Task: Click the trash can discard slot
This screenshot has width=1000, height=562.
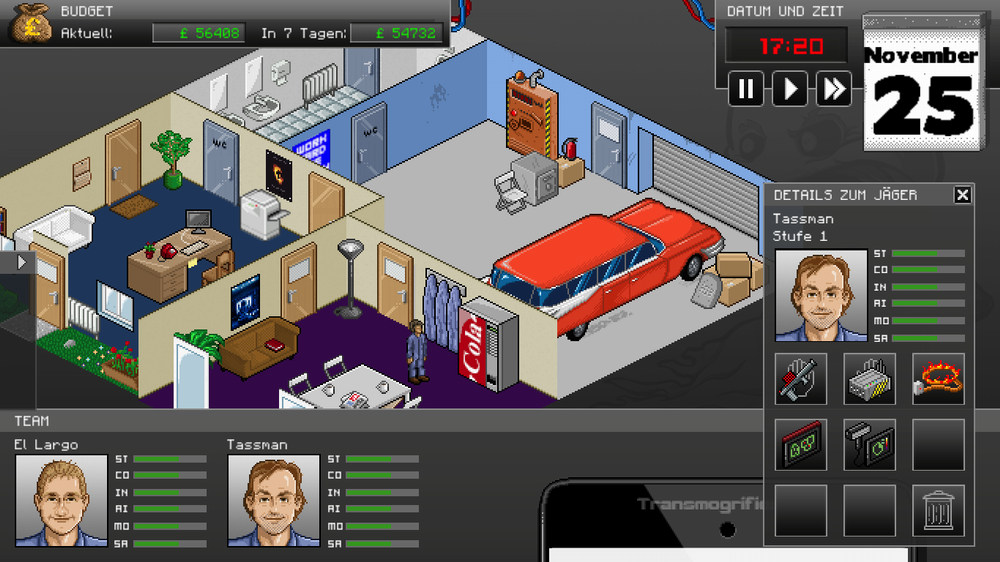Action: click(938, 511)
